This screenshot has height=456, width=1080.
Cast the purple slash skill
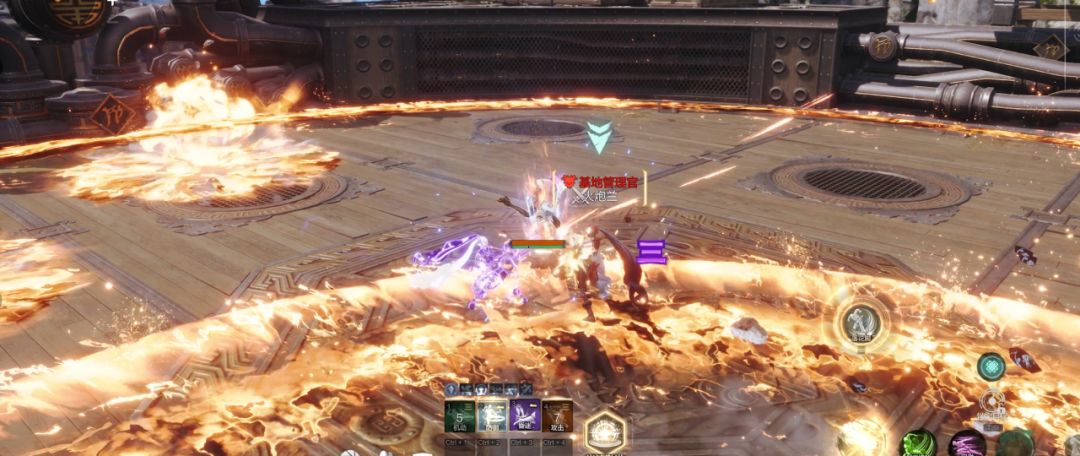[x=967, y=444]
